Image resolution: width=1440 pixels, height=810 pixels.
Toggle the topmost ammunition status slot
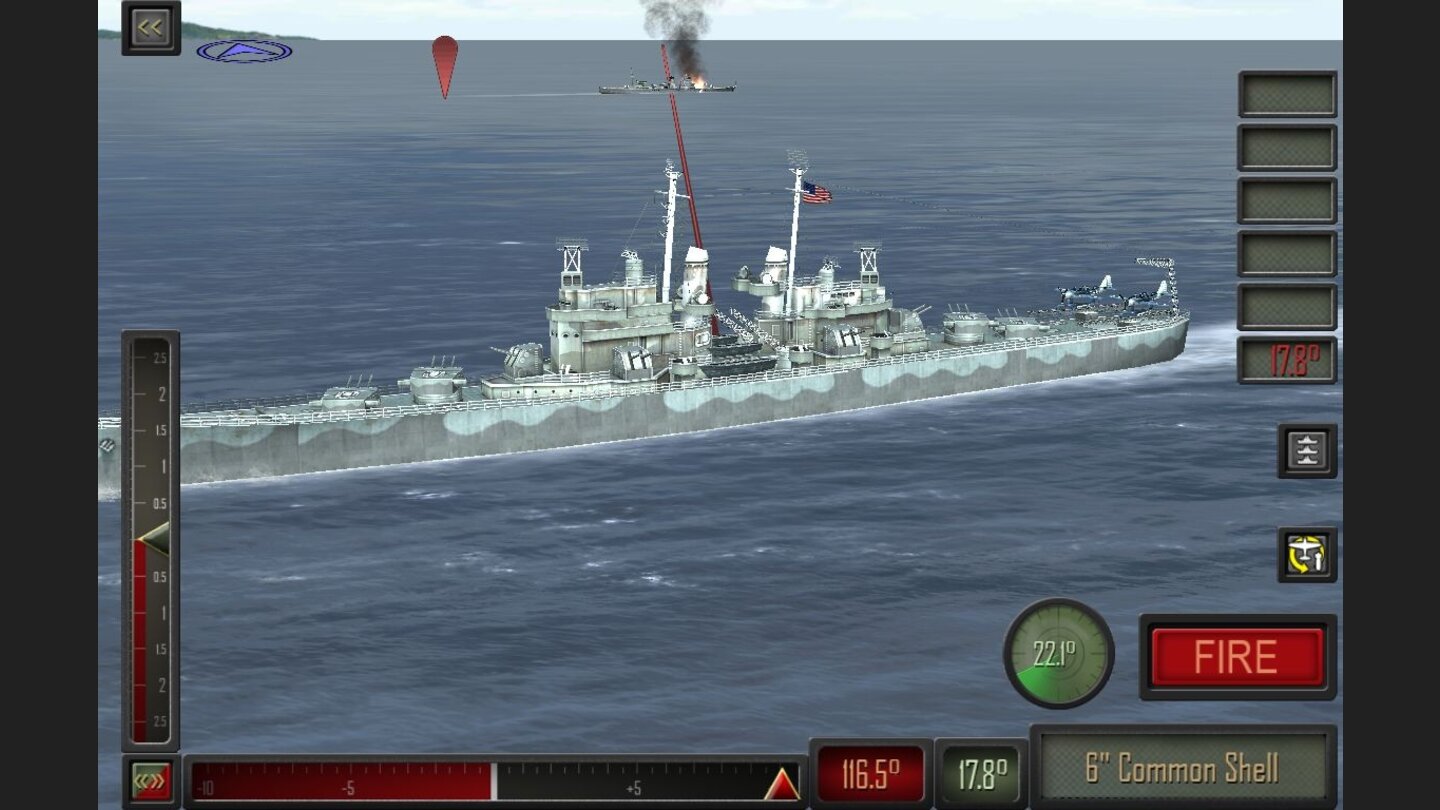click(1289, 92)
